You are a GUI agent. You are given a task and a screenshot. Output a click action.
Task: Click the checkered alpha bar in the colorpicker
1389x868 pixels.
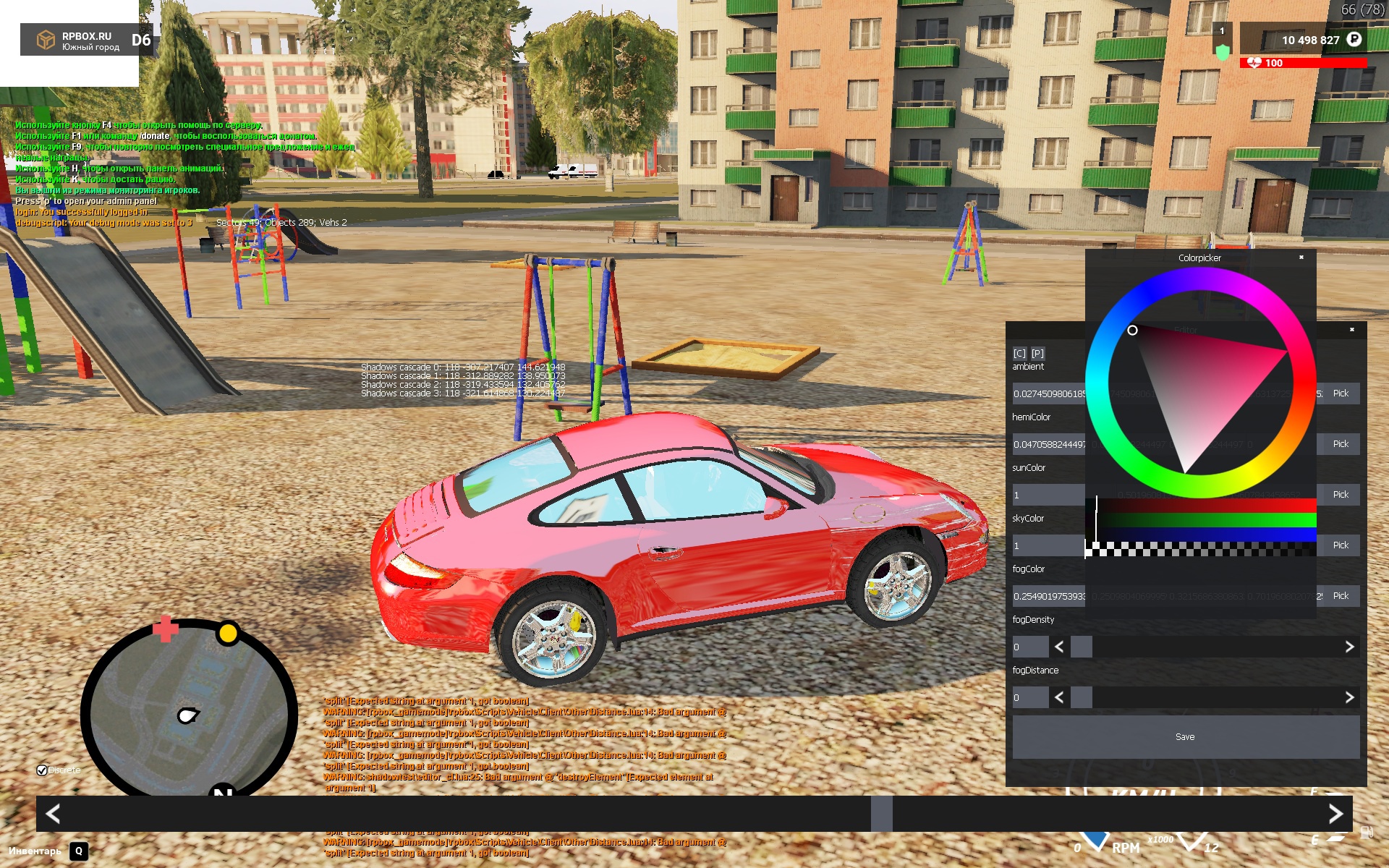click(x=1201, y=550)
